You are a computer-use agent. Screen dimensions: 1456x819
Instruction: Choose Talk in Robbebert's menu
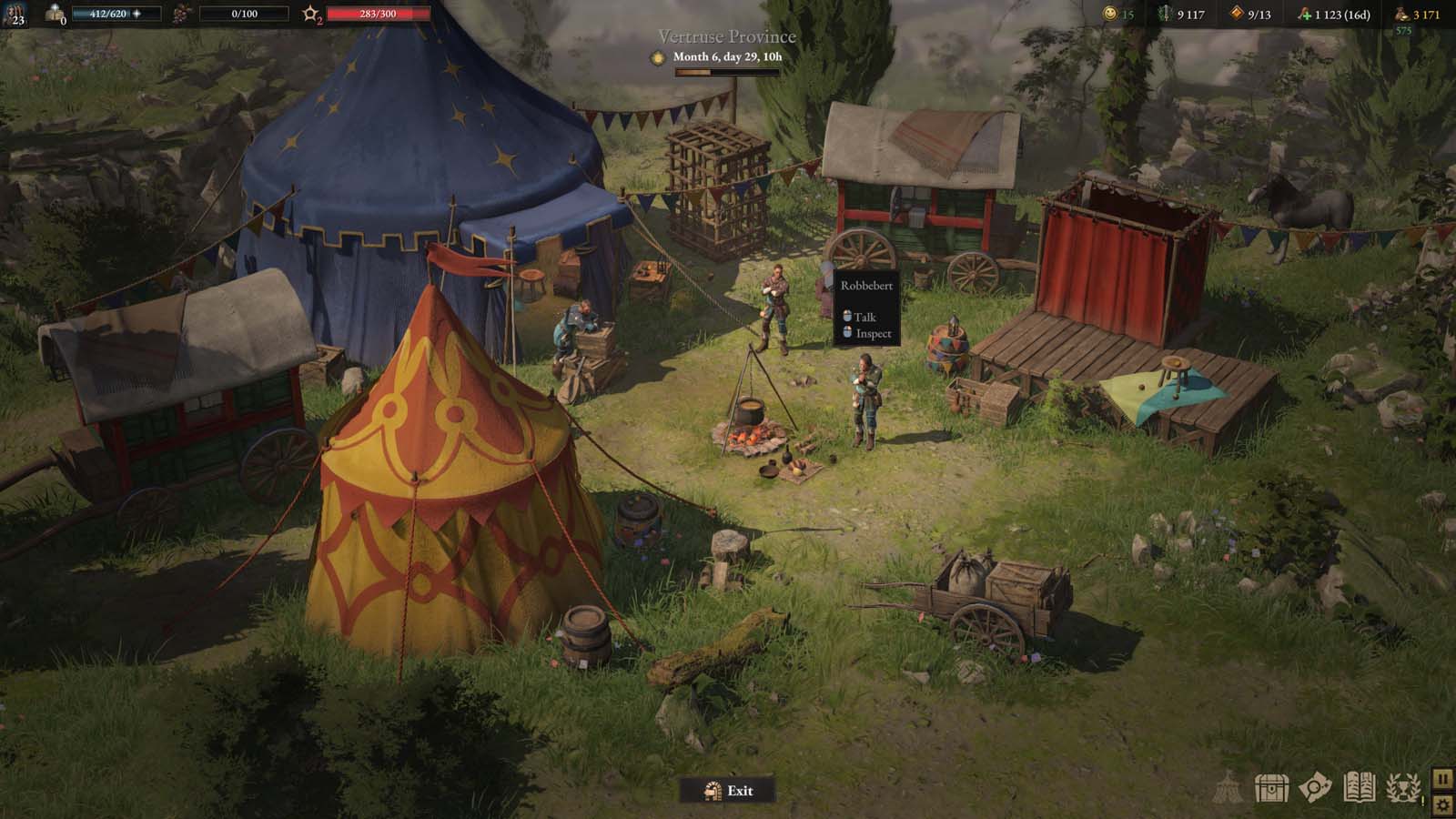pos(864,318)
